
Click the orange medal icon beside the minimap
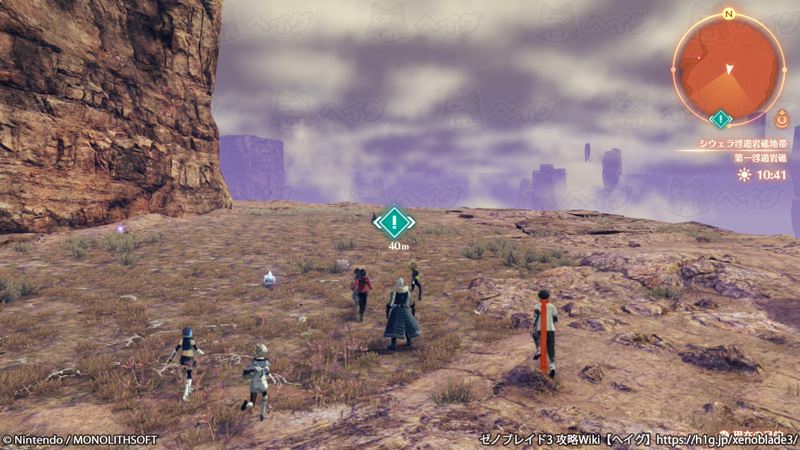pyautogui.click(x=782, y=116)
